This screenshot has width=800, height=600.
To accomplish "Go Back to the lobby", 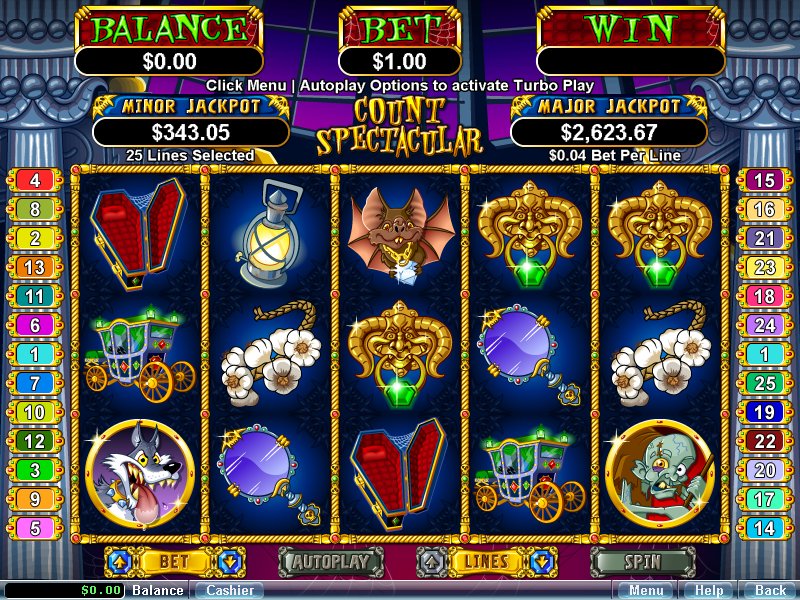I will pyautogui.click(x=769, y=590).
